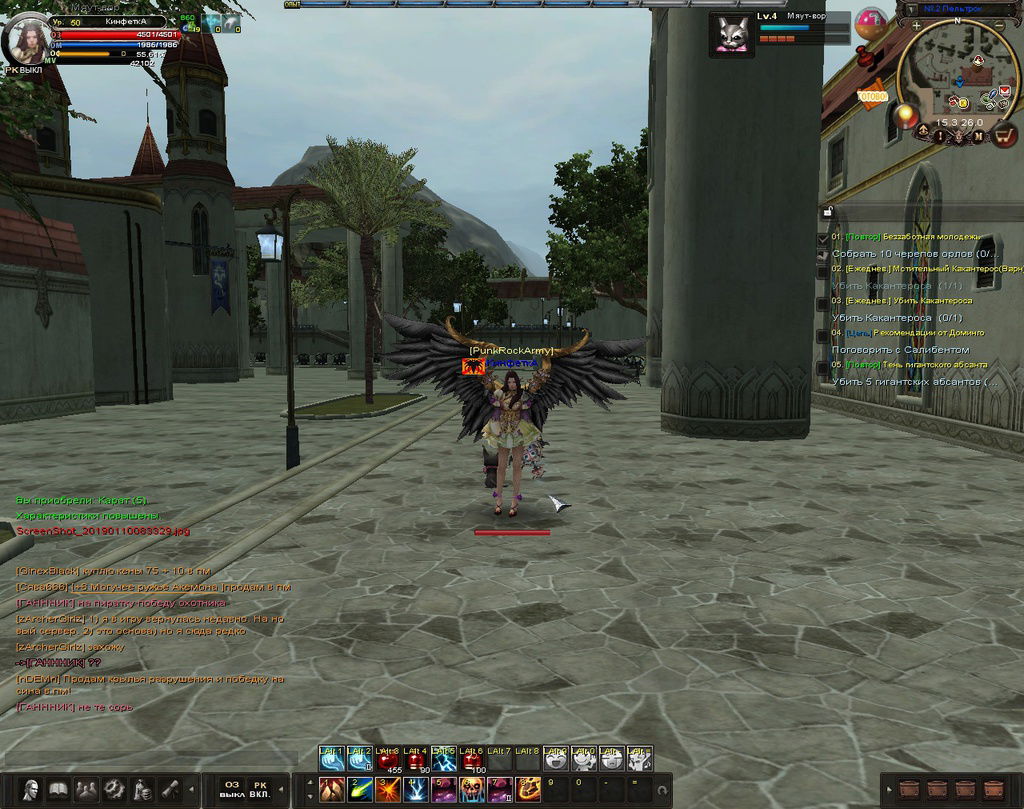1024x809 pixels.
Task: Select quest 04 Рекомендации от Доминго
Action: [x=914, y=333]
